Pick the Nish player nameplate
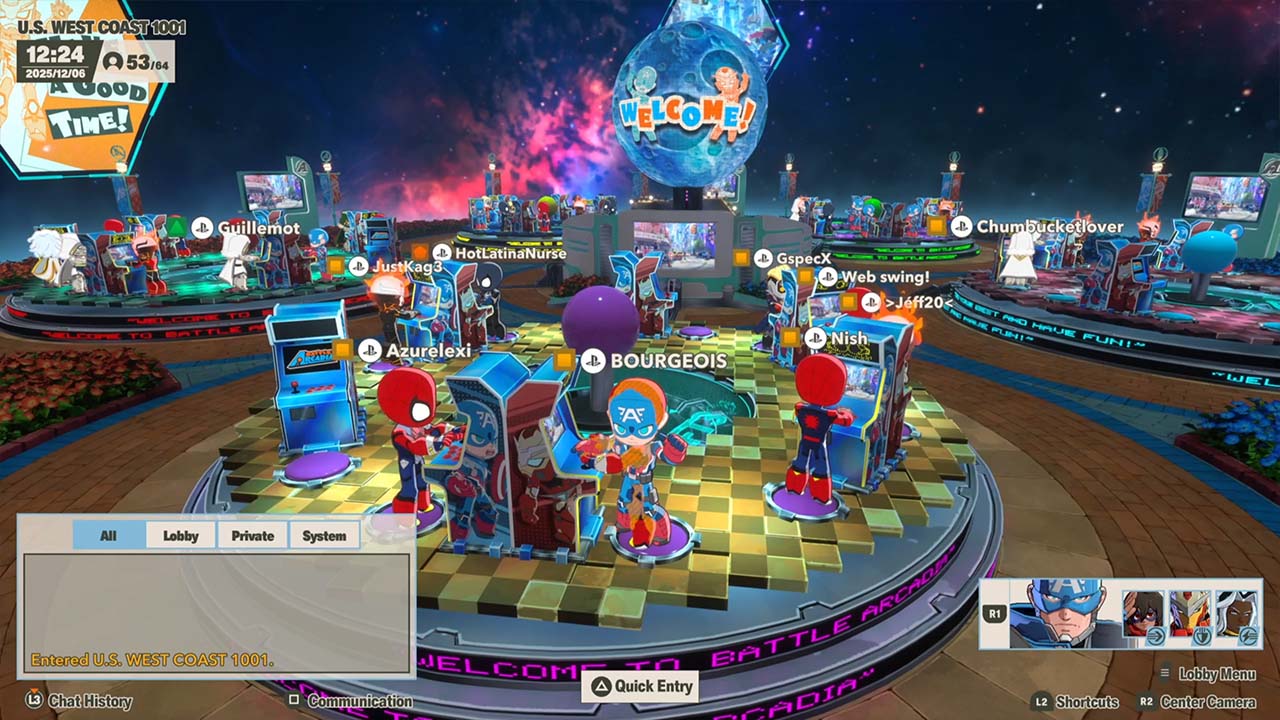Viewport: 1280px width, 720px height. (848, 339)
